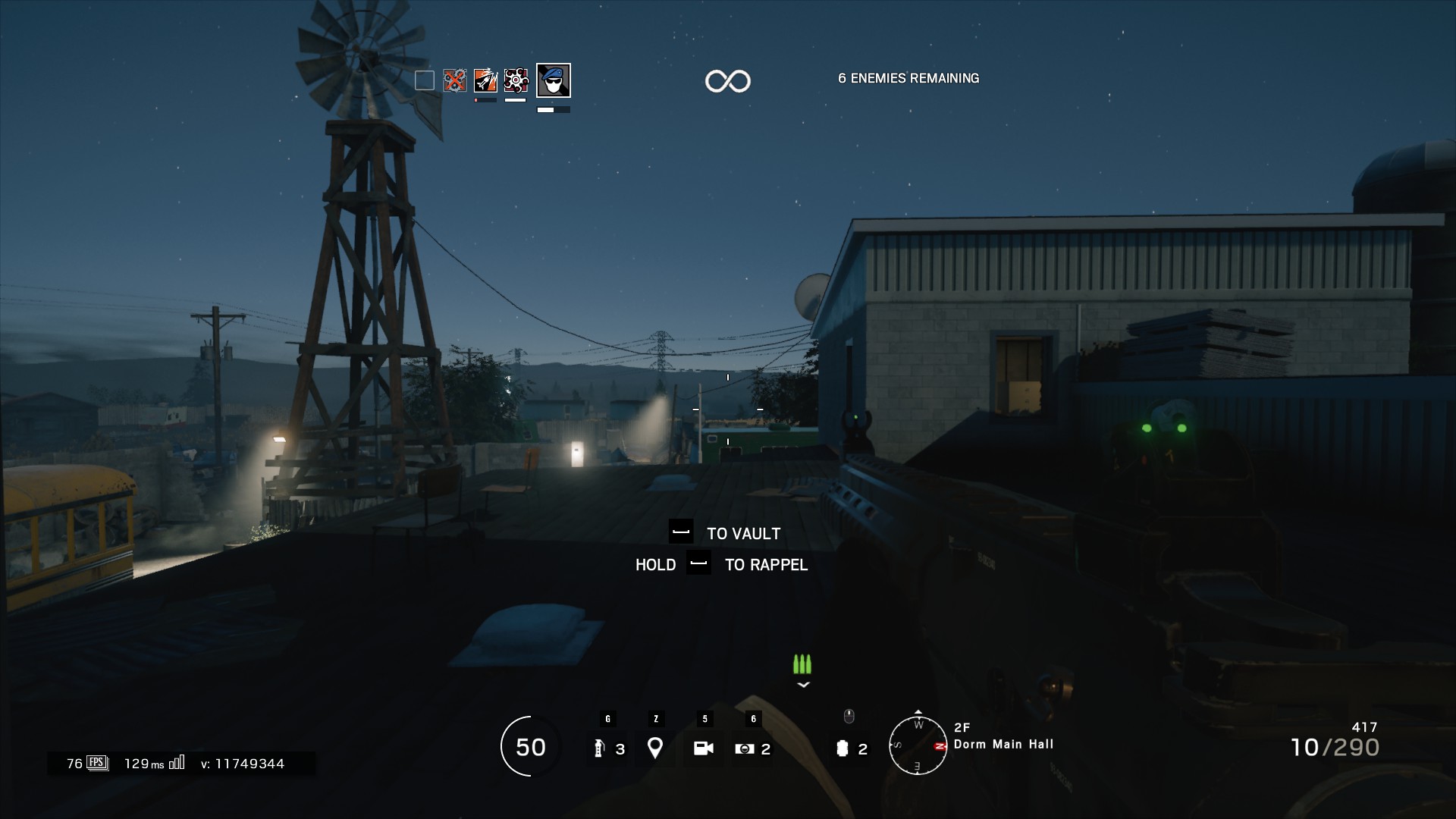
Task: Click Ash's red health bar segment
Action: 475,100
